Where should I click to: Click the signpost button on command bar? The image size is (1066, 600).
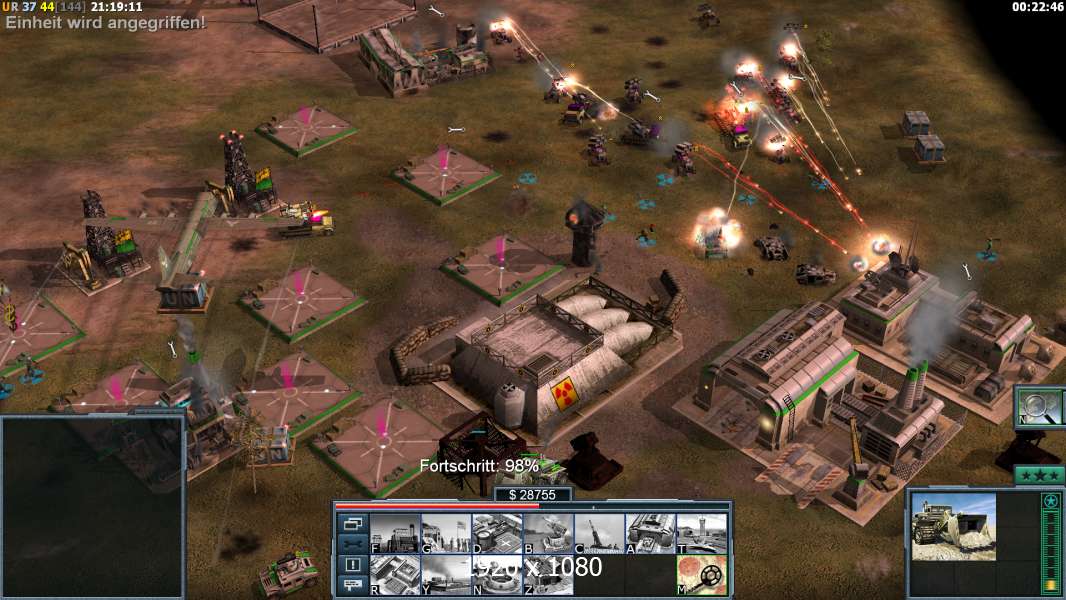[x=353, y=585]
